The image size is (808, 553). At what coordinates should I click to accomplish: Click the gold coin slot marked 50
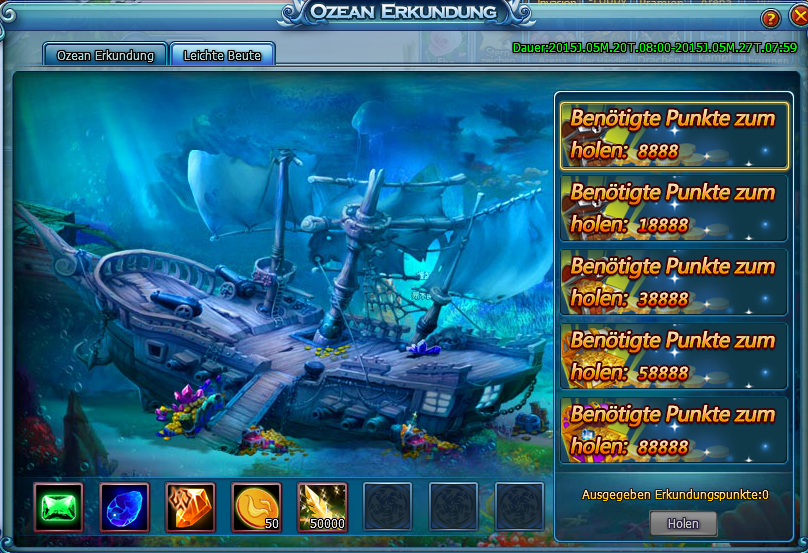tap(257, 507)
